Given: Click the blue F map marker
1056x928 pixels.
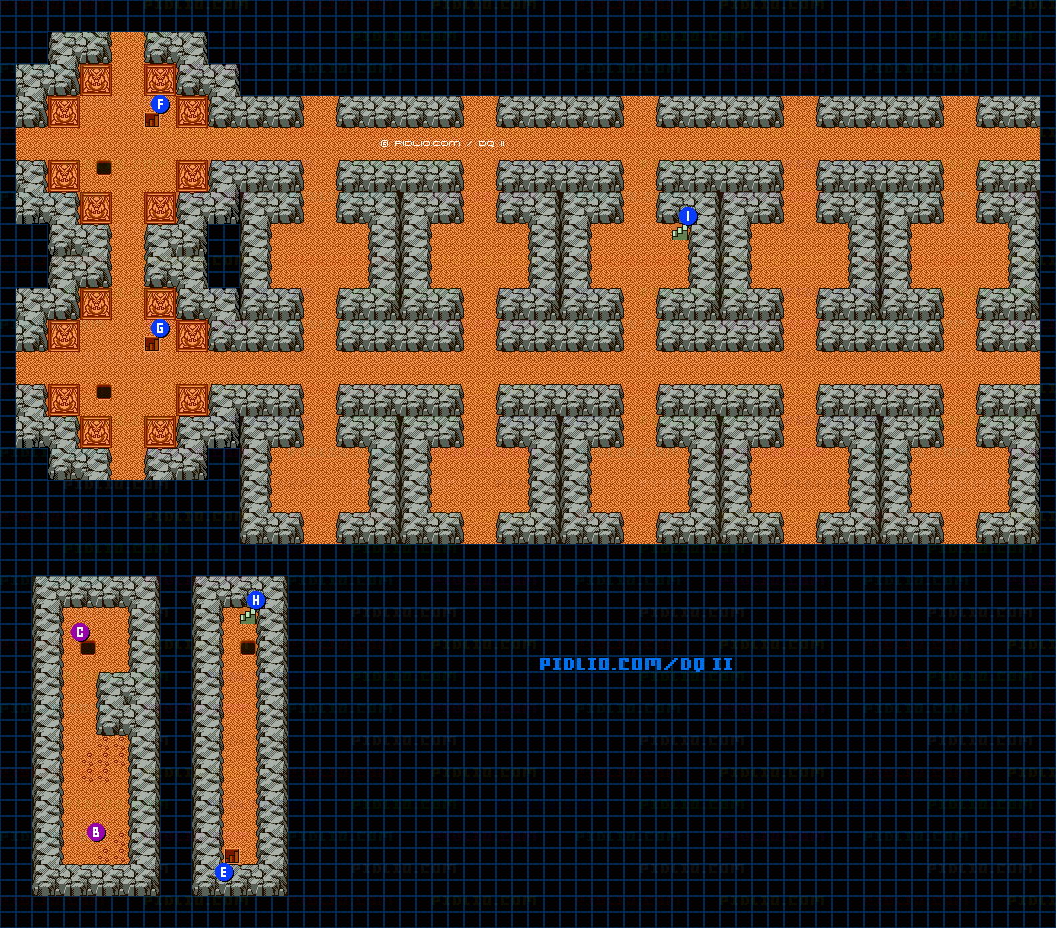Looking at the screenshot, I should [x=160, y=104].
